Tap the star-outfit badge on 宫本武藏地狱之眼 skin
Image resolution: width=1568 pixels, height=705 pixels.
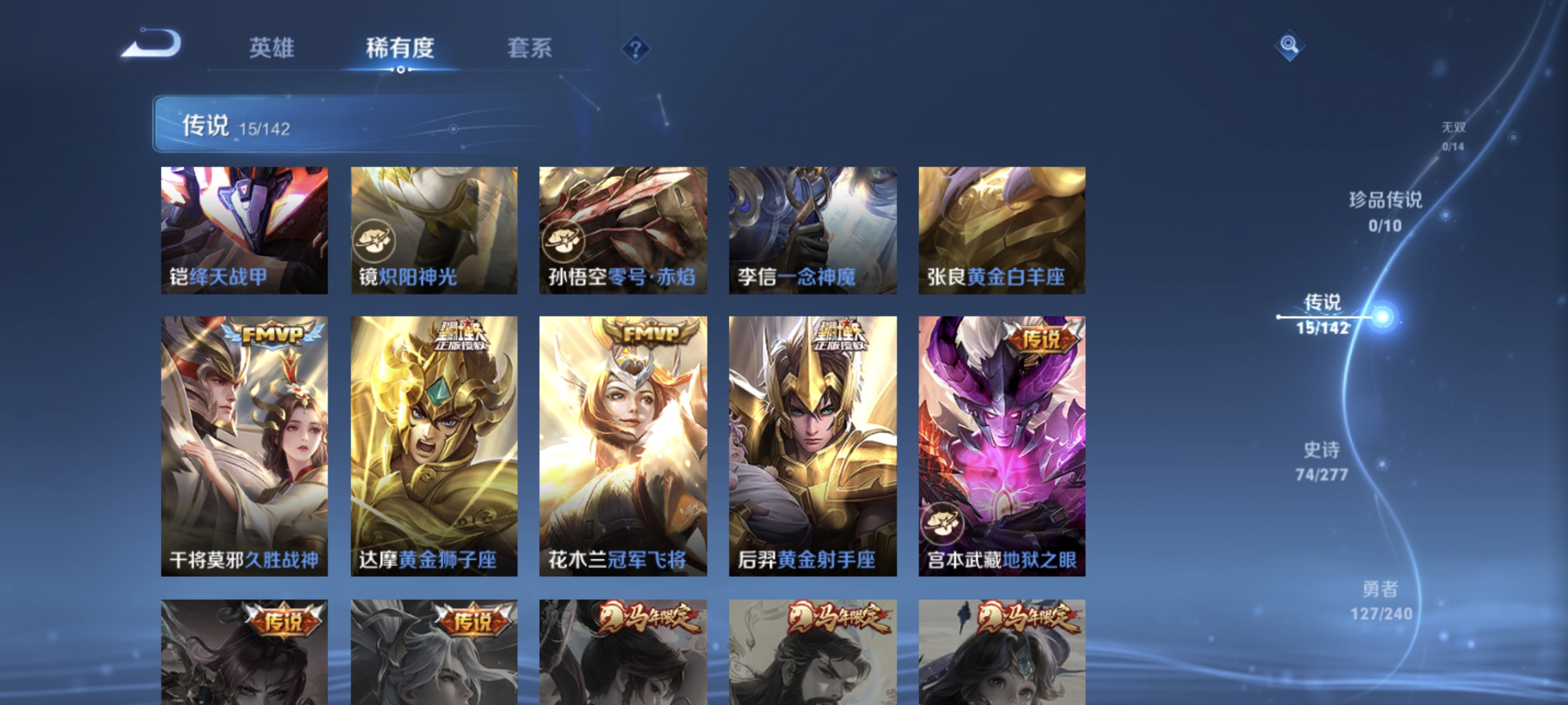944,523
